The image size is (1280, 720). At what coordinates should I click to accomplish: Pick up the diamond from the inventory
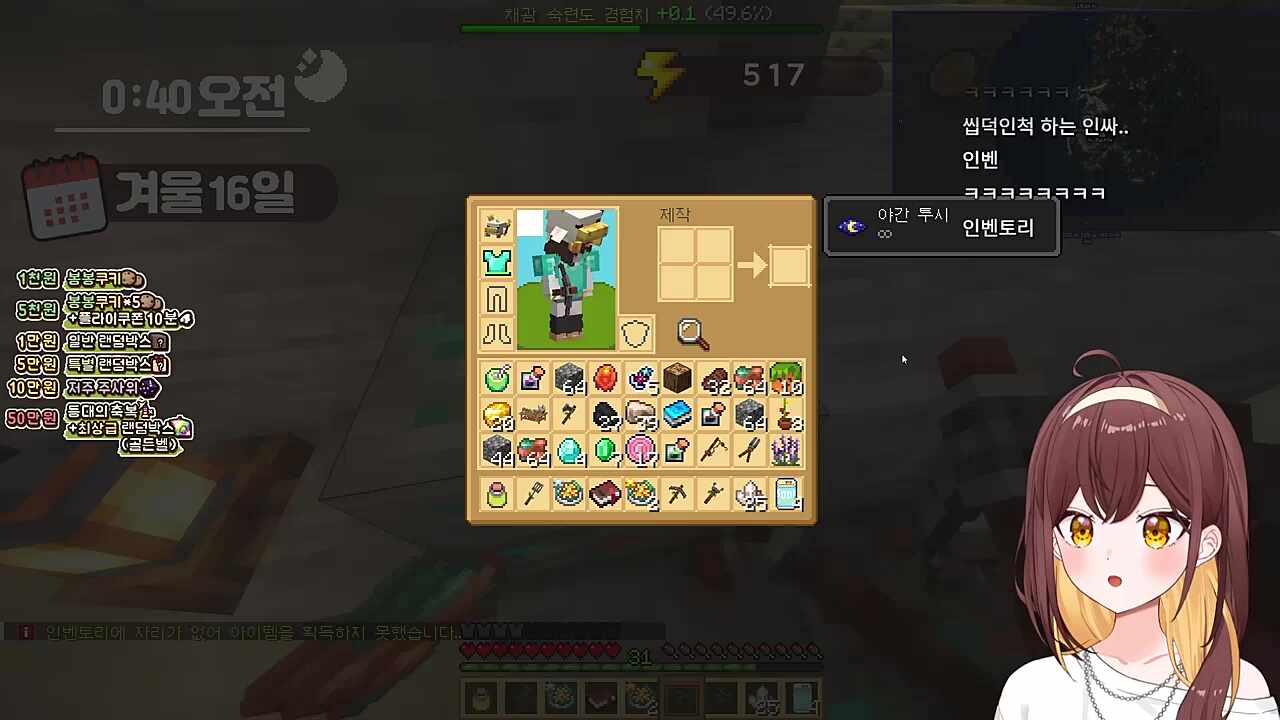(x=569, y=452)
